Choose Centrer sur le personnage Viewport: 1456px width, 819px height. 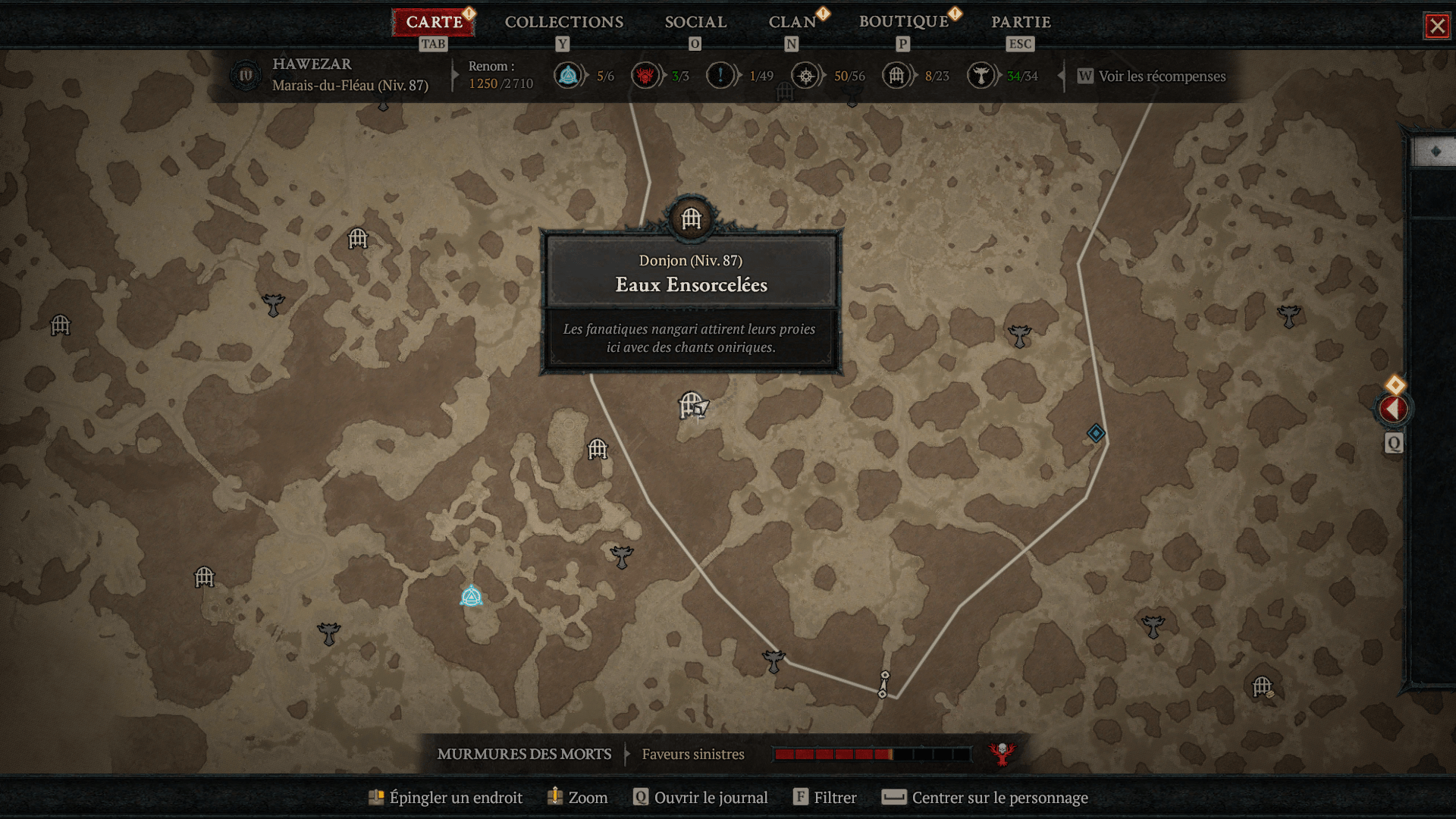(999, 797)
